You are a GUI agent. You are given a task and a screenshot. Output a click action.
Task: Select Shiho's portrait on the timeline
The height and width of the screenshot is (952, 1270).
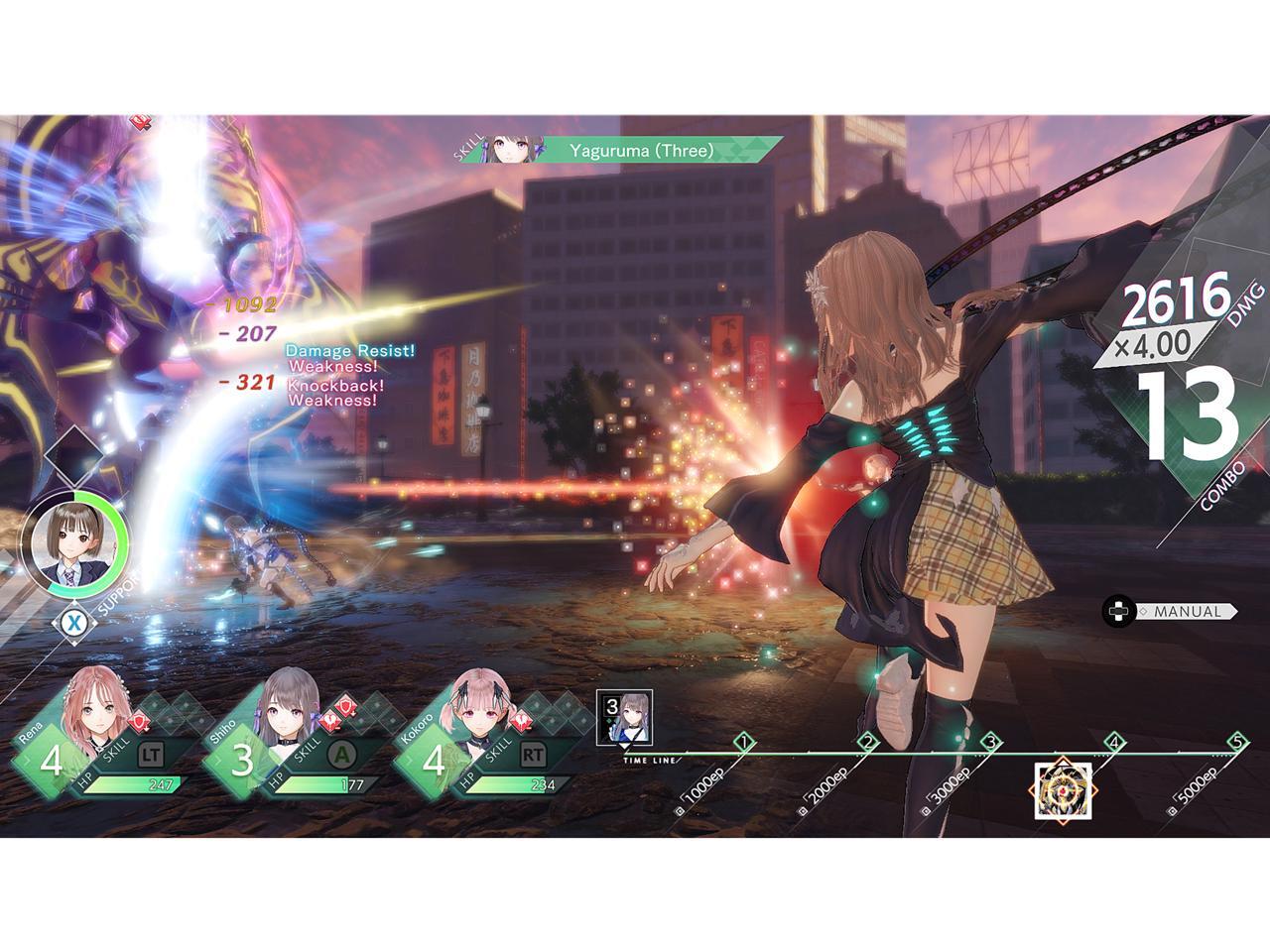(624, 717)
